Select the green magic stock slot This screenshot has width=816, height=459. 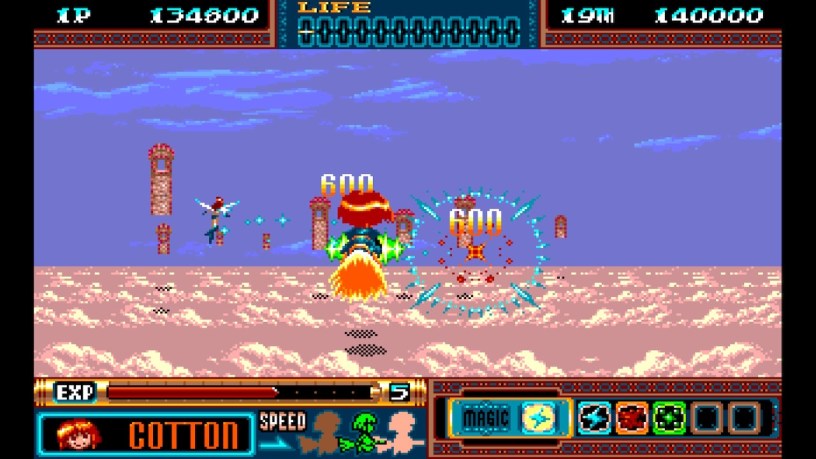click(x=668, y=418)
